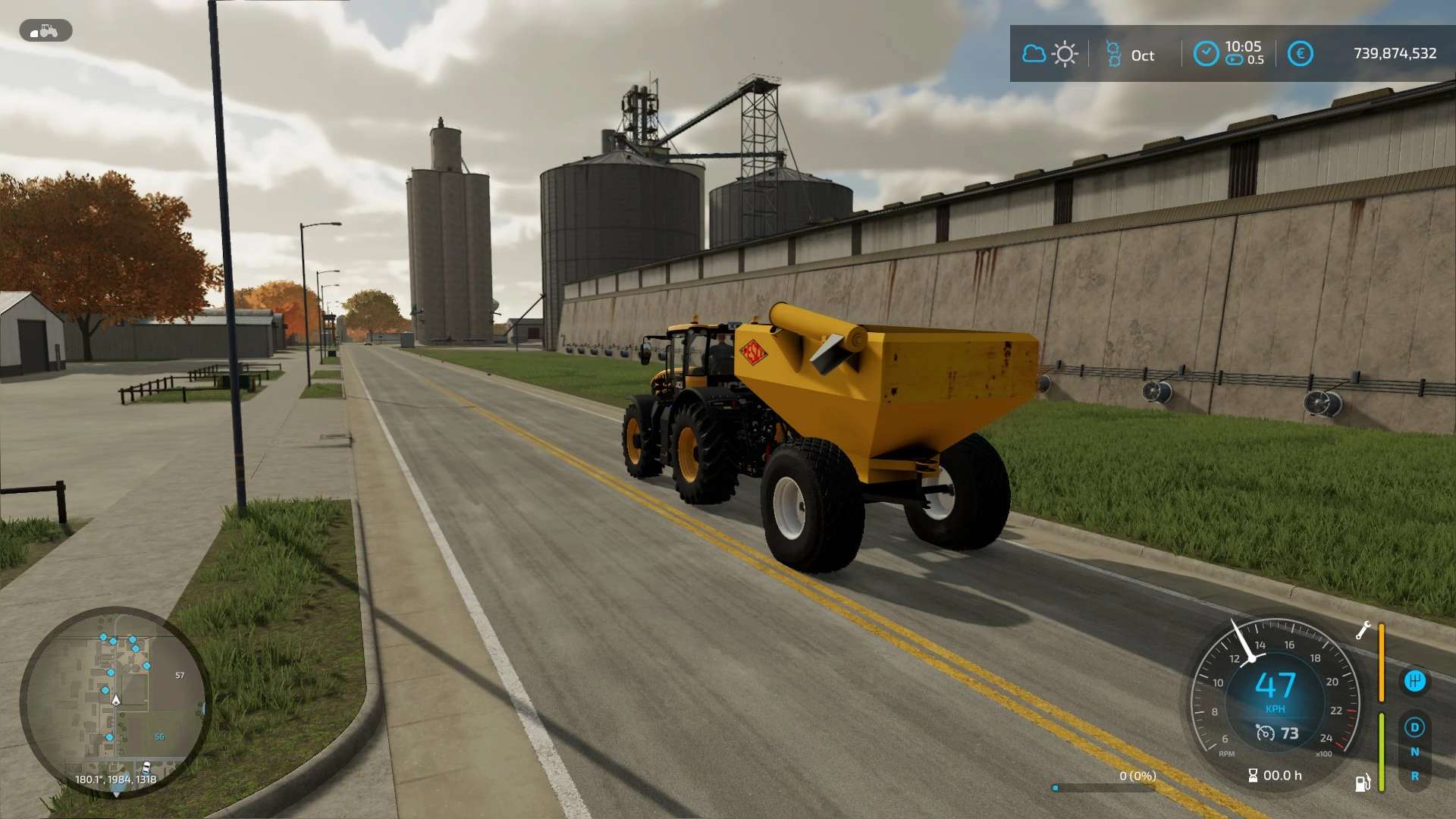Choose the R reverse gear
1456x819 pixels.
click(x=1414, y=777)
